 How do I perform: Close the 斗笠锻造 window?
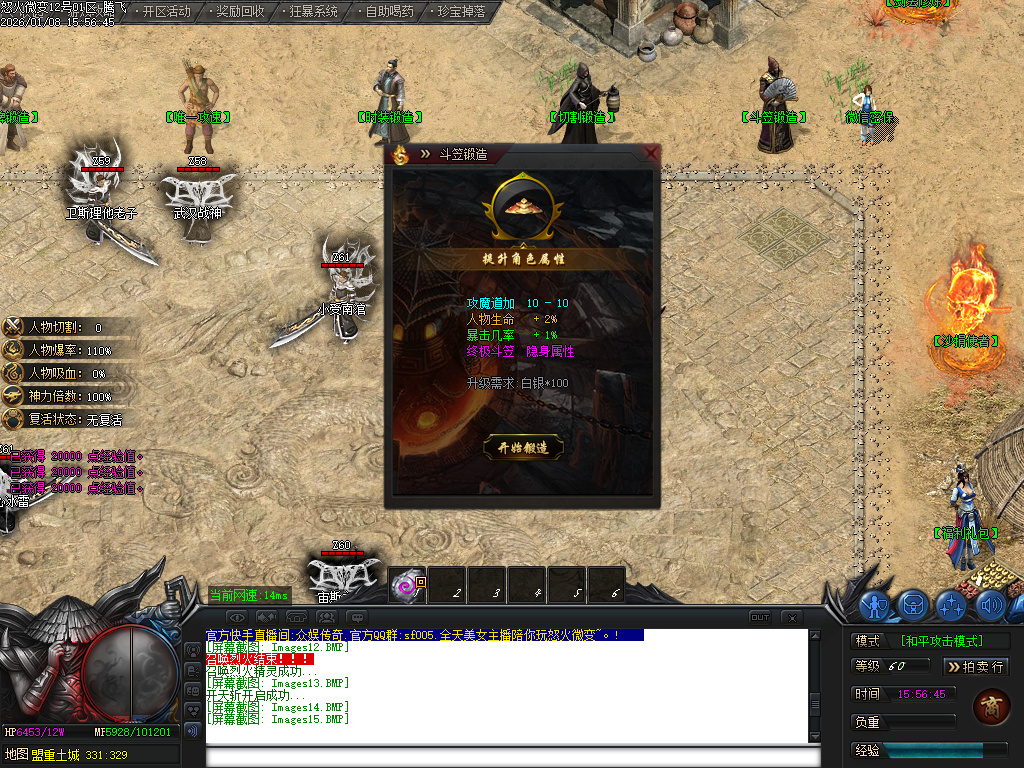652,153
